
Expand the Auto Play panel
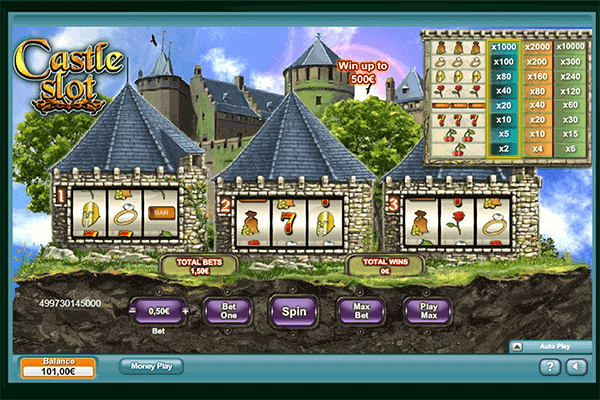[x=517, y=346]
